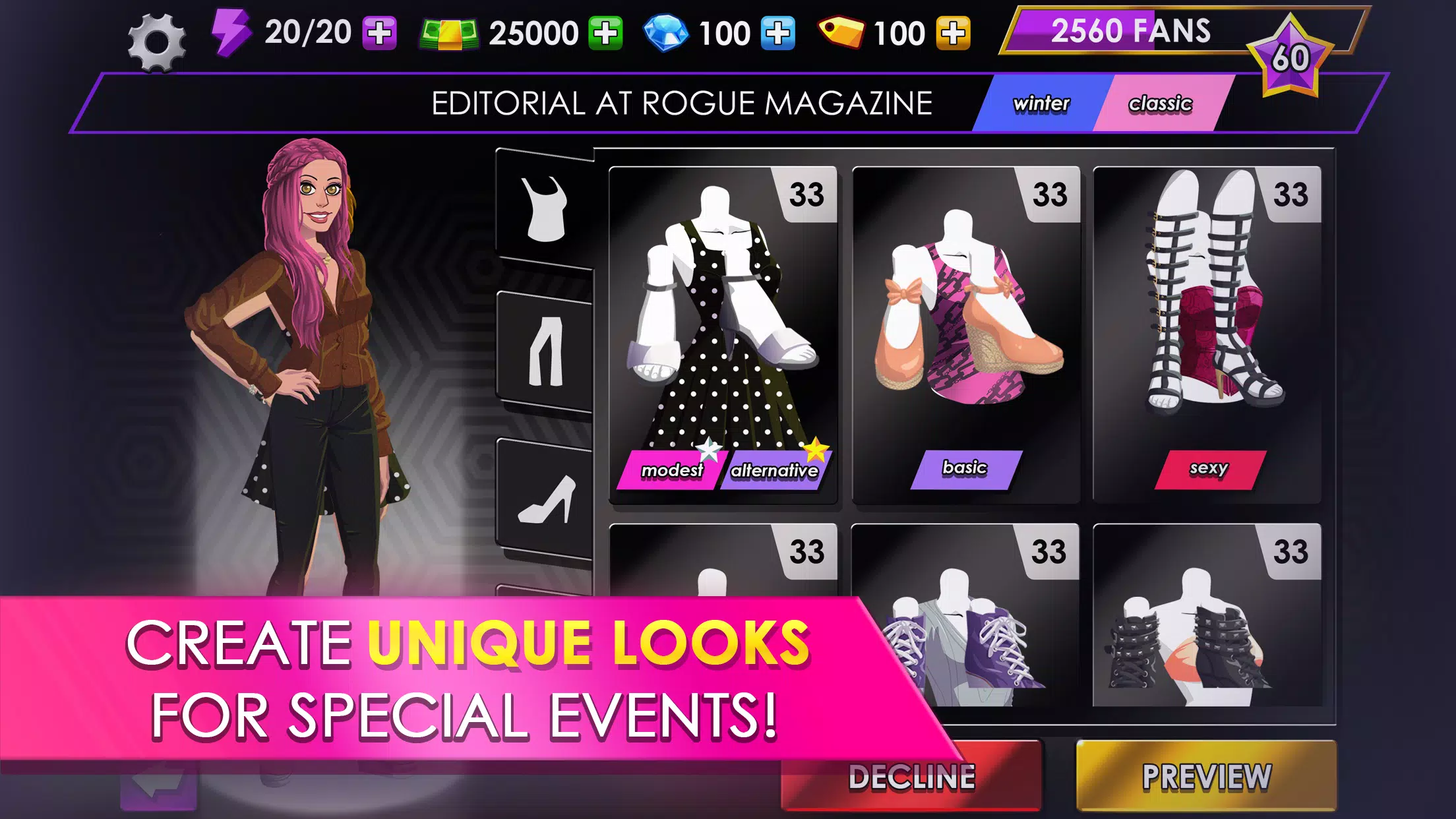Viewport: 1456px width, 819px height.
Task: Select the winter theme tab
Action: (x=1041, y=103)
